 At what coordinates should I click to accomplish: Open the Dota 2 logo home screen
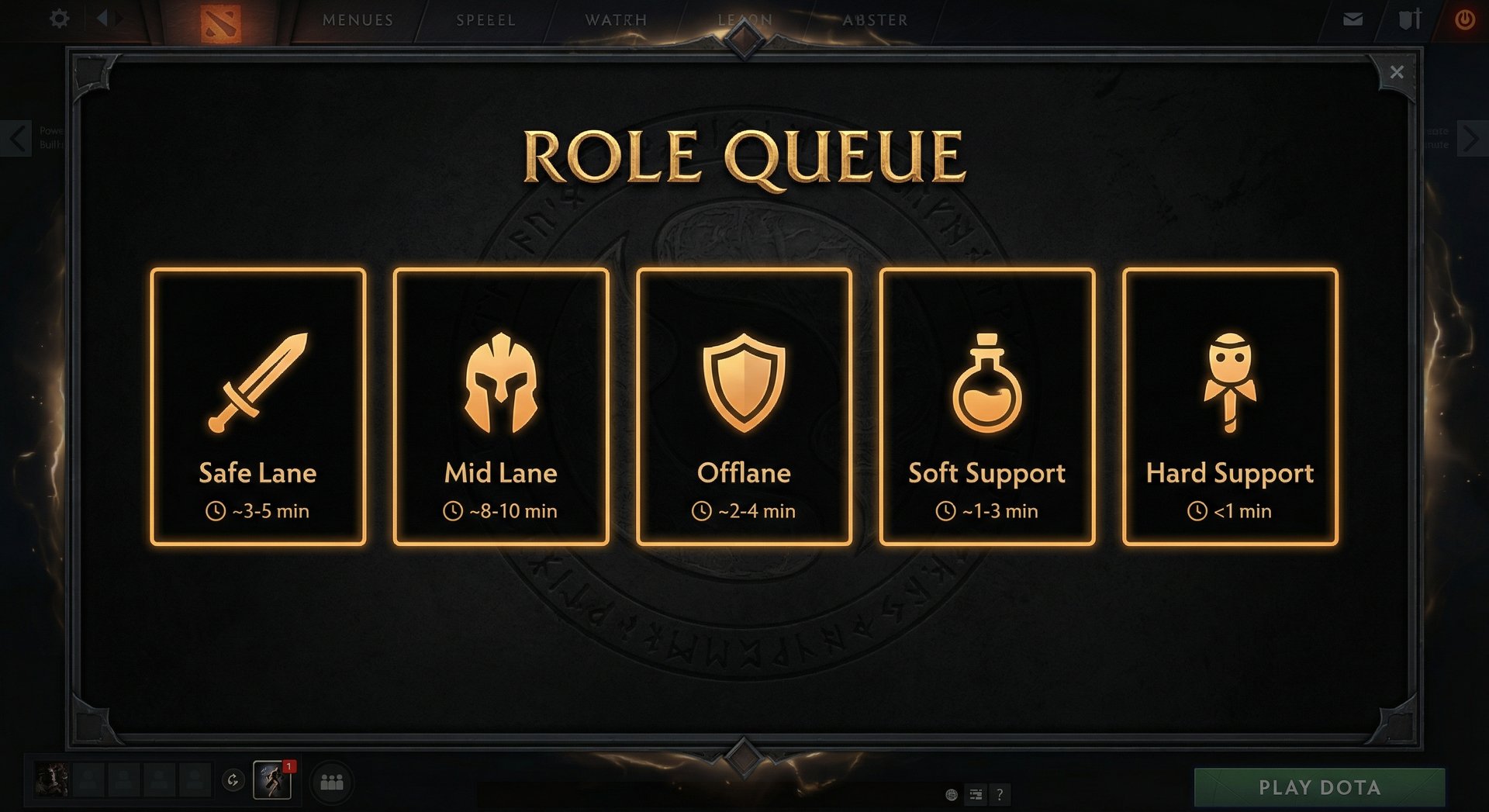tap(221, 19)
